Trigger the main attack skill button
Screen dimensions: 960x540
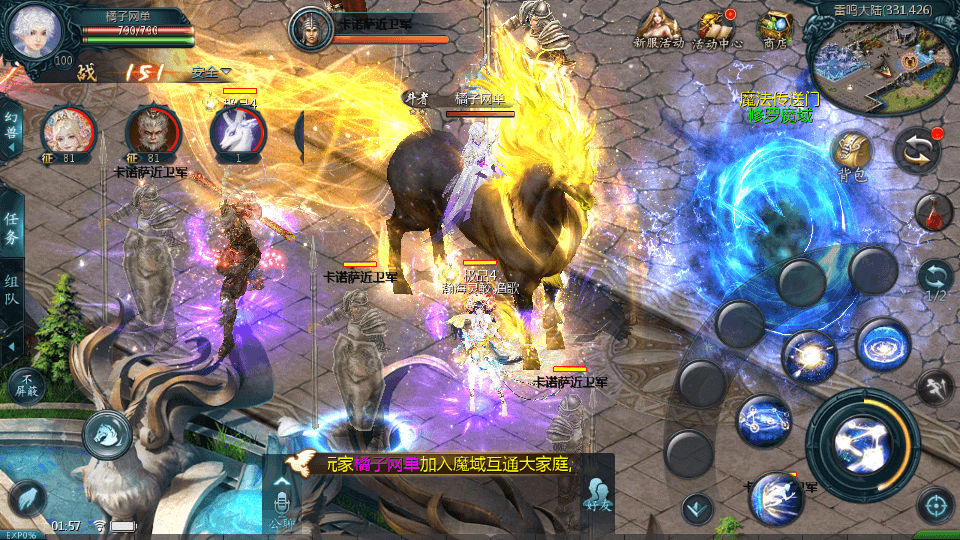(x=861, y=443)
